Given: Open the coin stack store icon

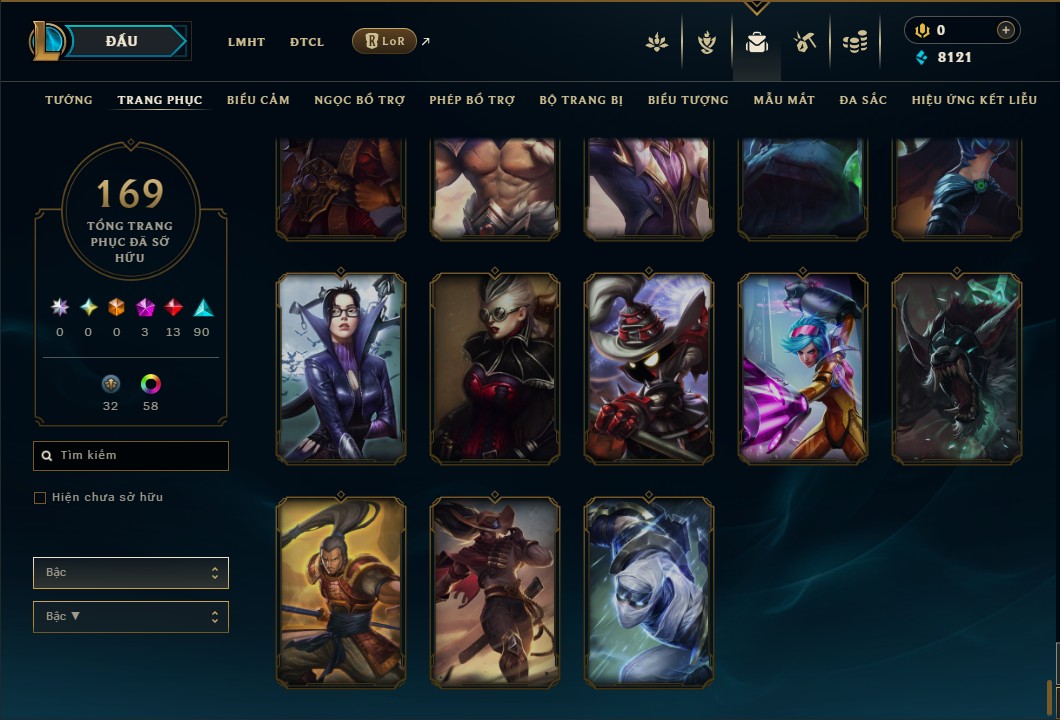Looking at the screenshot, I should tap(854, 42).
